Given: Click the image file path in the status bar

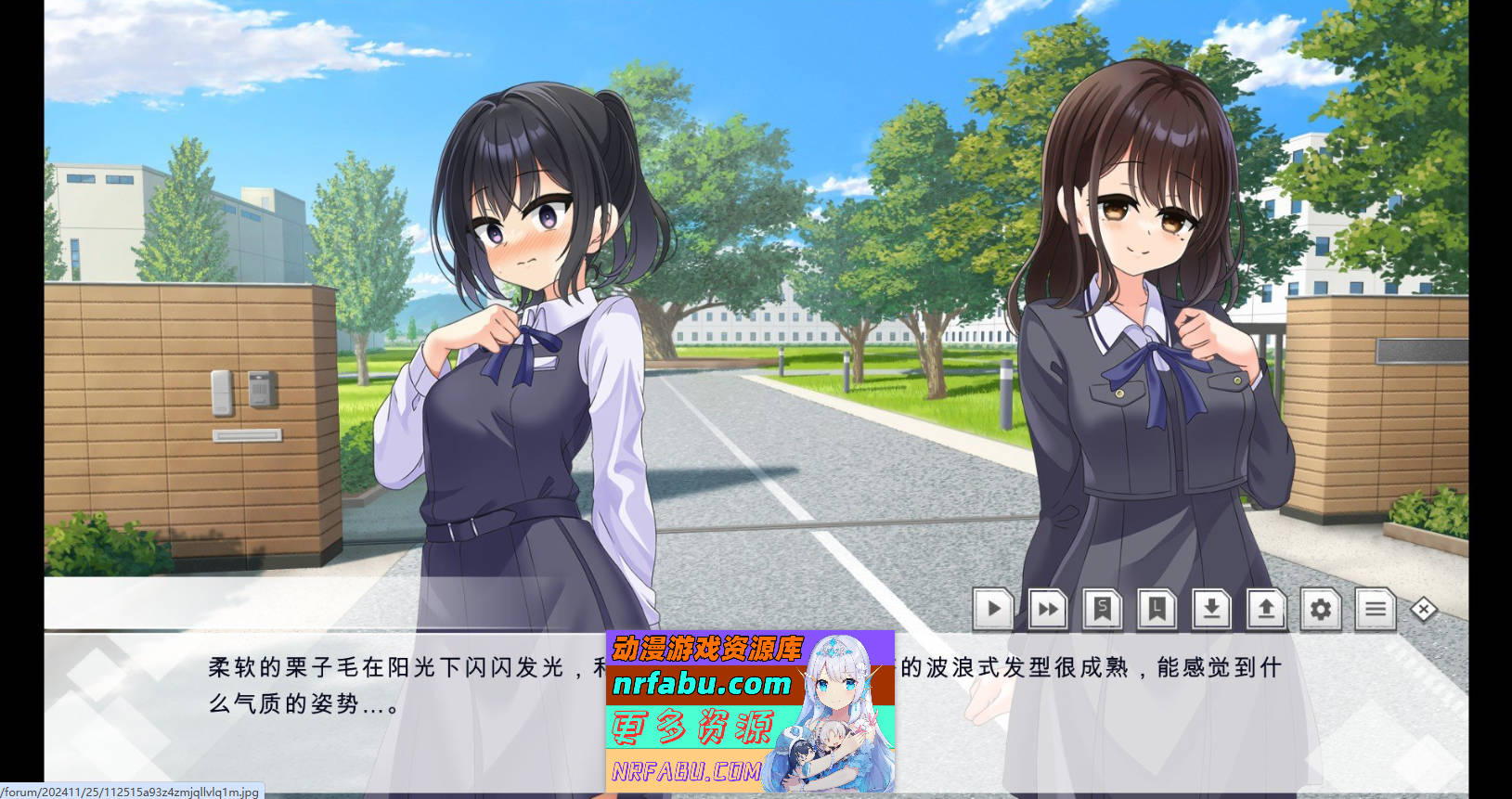Looking at the screenshot, I should click(x=128, y=792).
